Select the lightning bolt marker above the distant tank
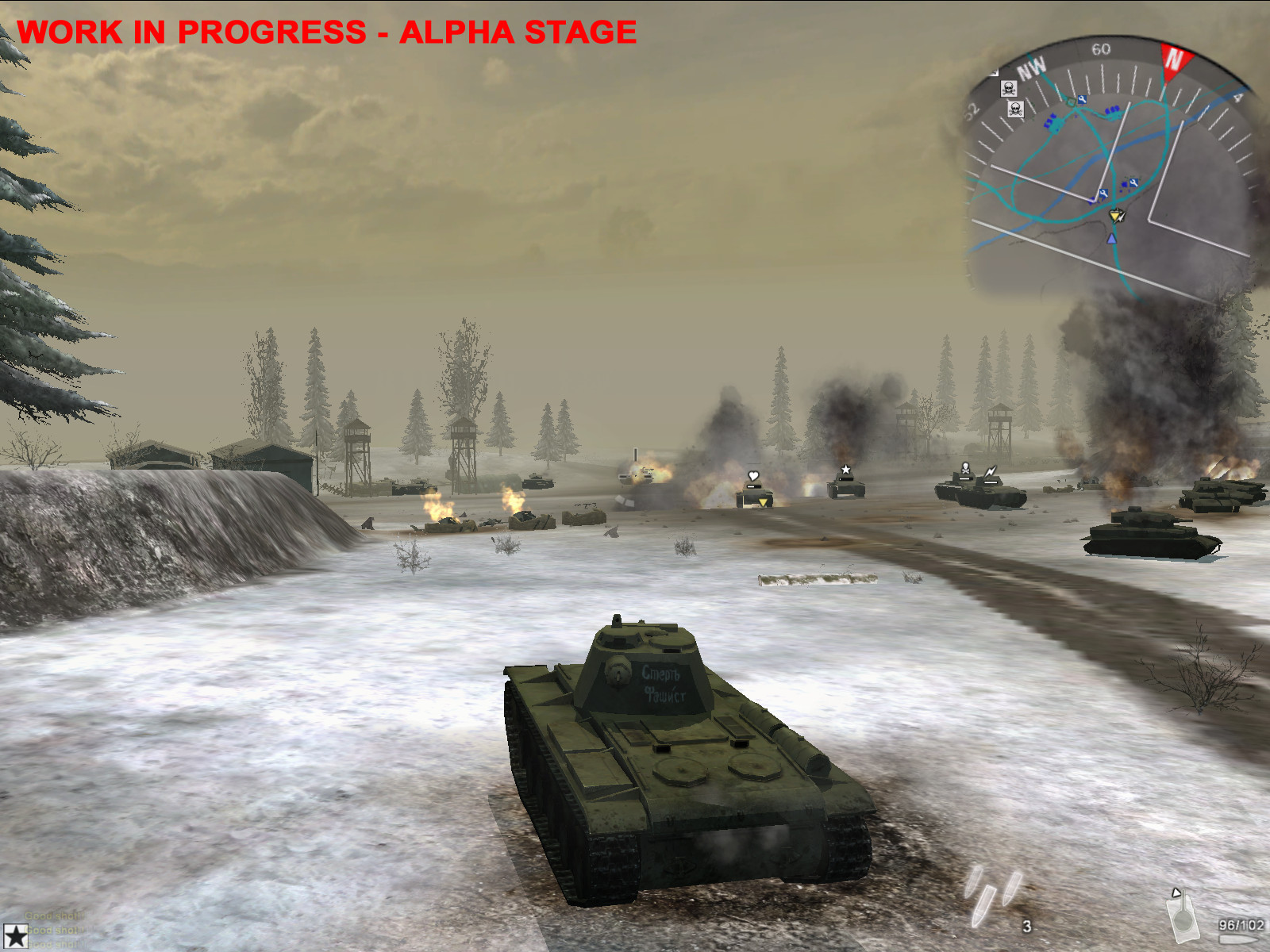The image size is (1270, 952). coord(990,472)
